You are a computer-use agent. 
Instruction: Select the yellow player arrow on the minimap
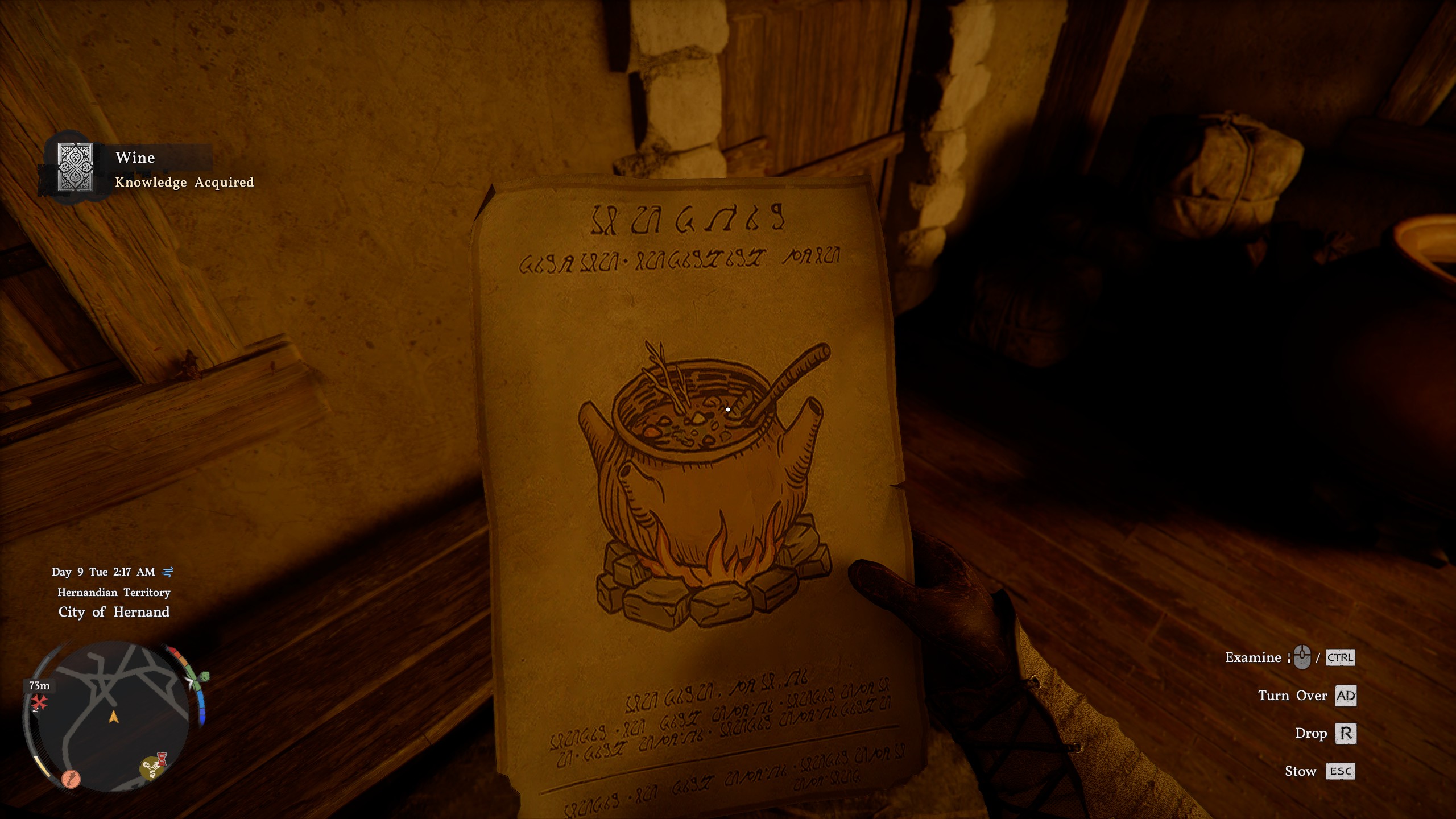click(x=113, y=718)
